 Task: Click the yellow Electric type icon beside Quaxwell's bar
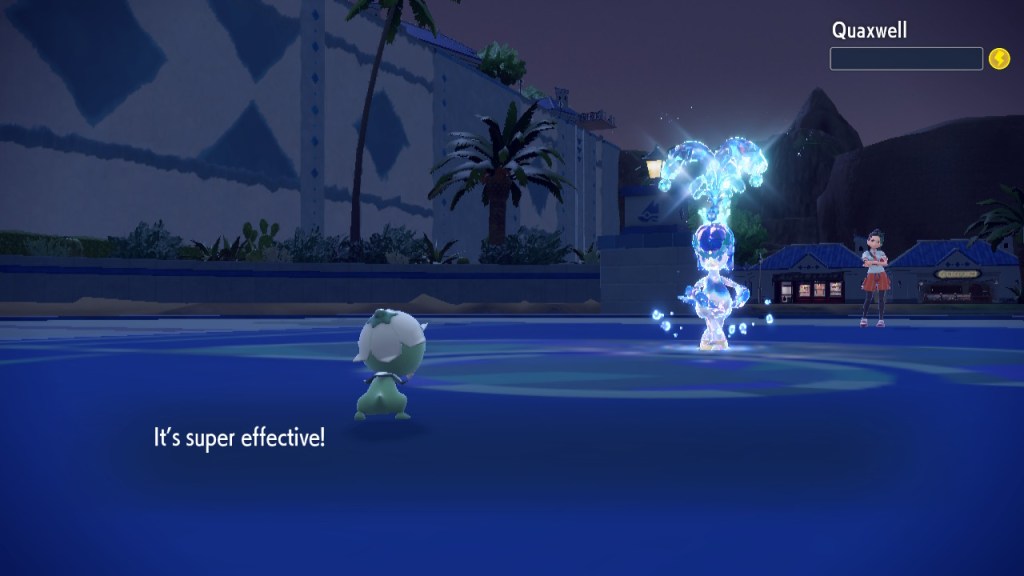[x=998, y=59]
